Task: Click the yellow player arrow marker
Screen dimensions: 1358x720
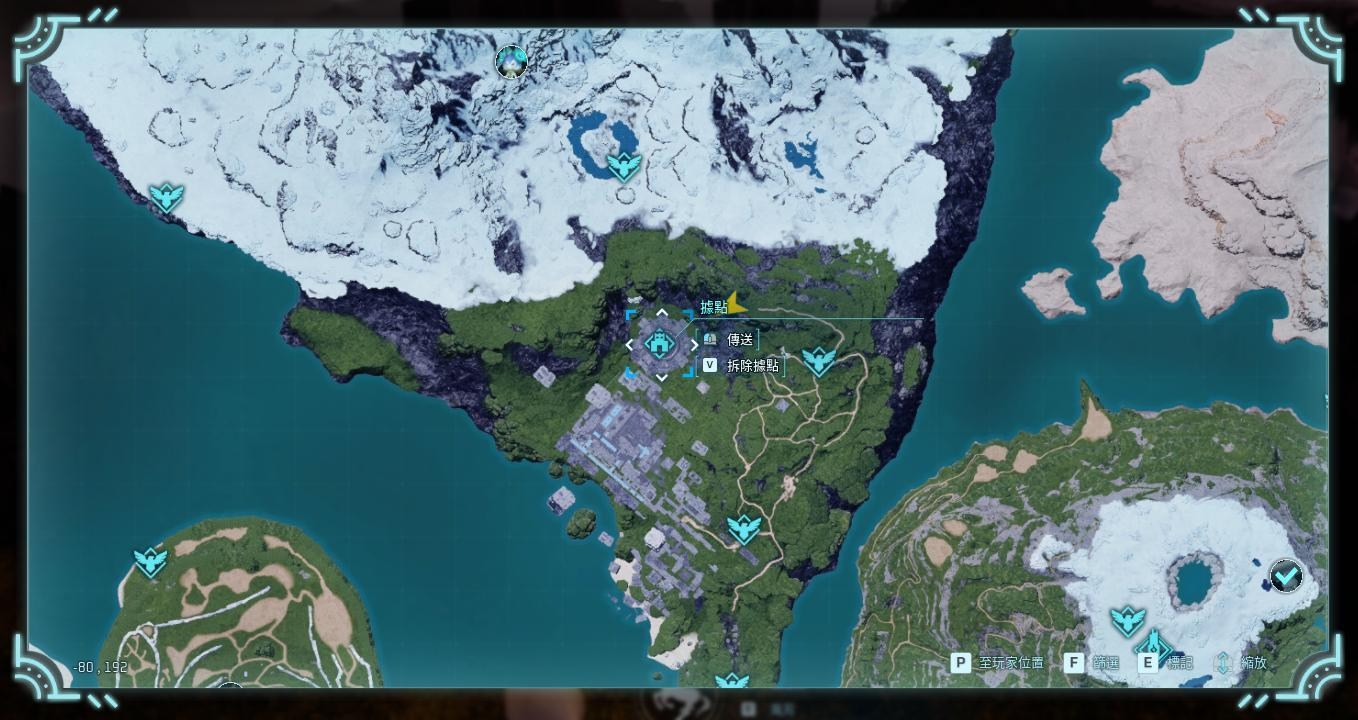Action: coord(737,303)
